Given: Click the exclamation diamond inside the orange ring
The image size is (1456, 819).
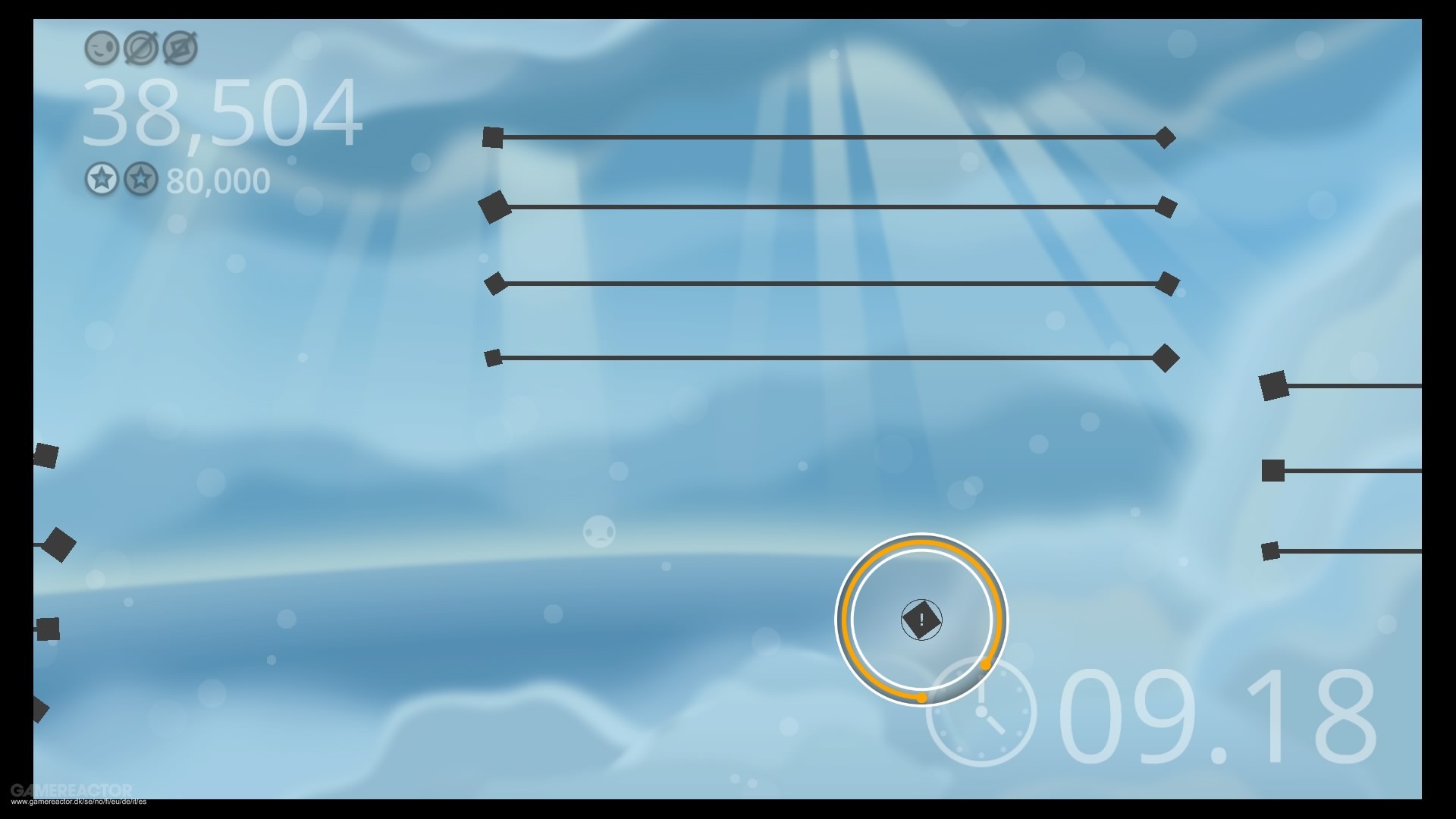Looking at the screenshot, I should click(x=921, y=620).
